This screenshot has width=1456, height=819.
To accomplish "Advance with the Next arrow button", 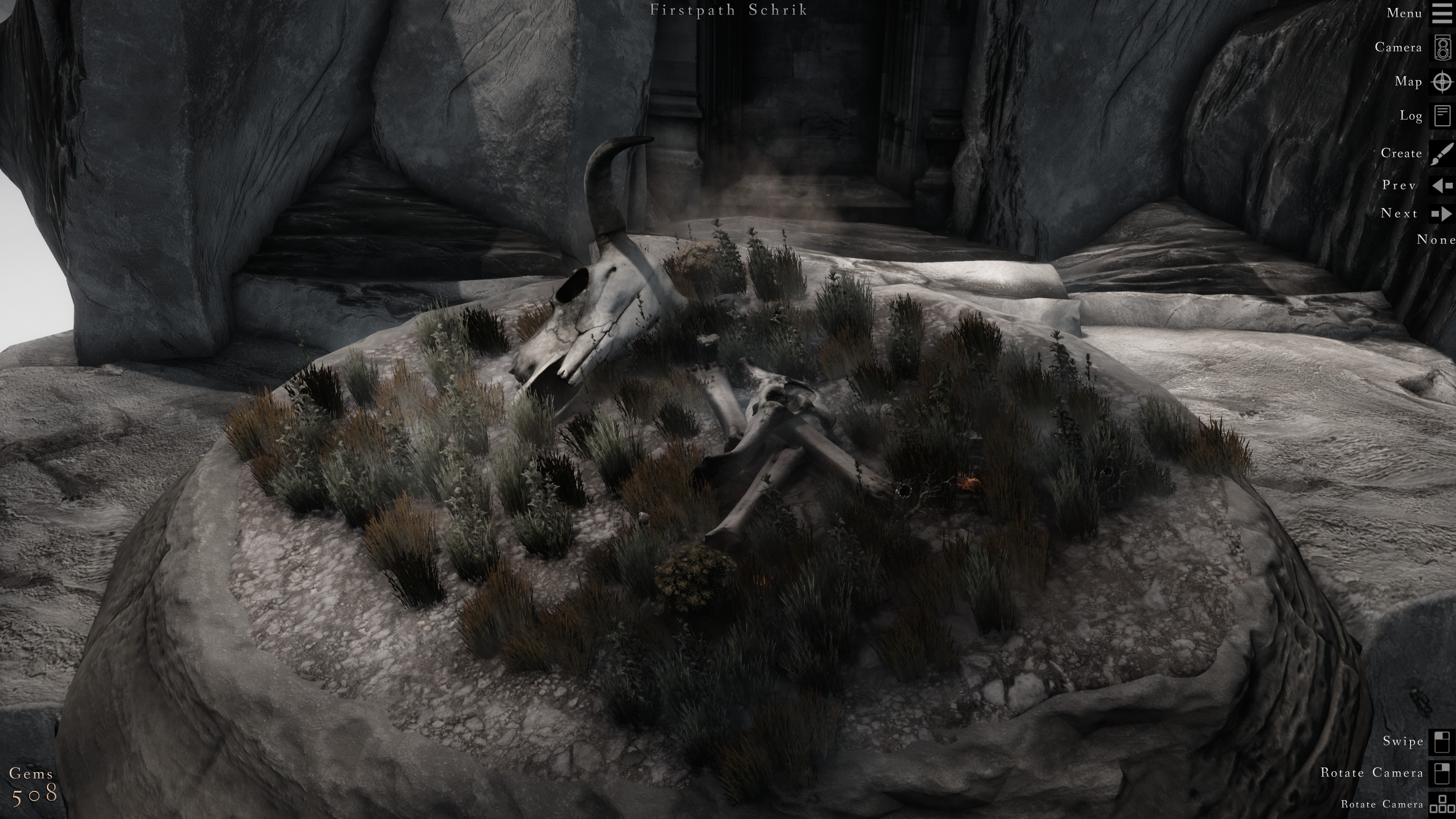I will tap(1442, 213).
